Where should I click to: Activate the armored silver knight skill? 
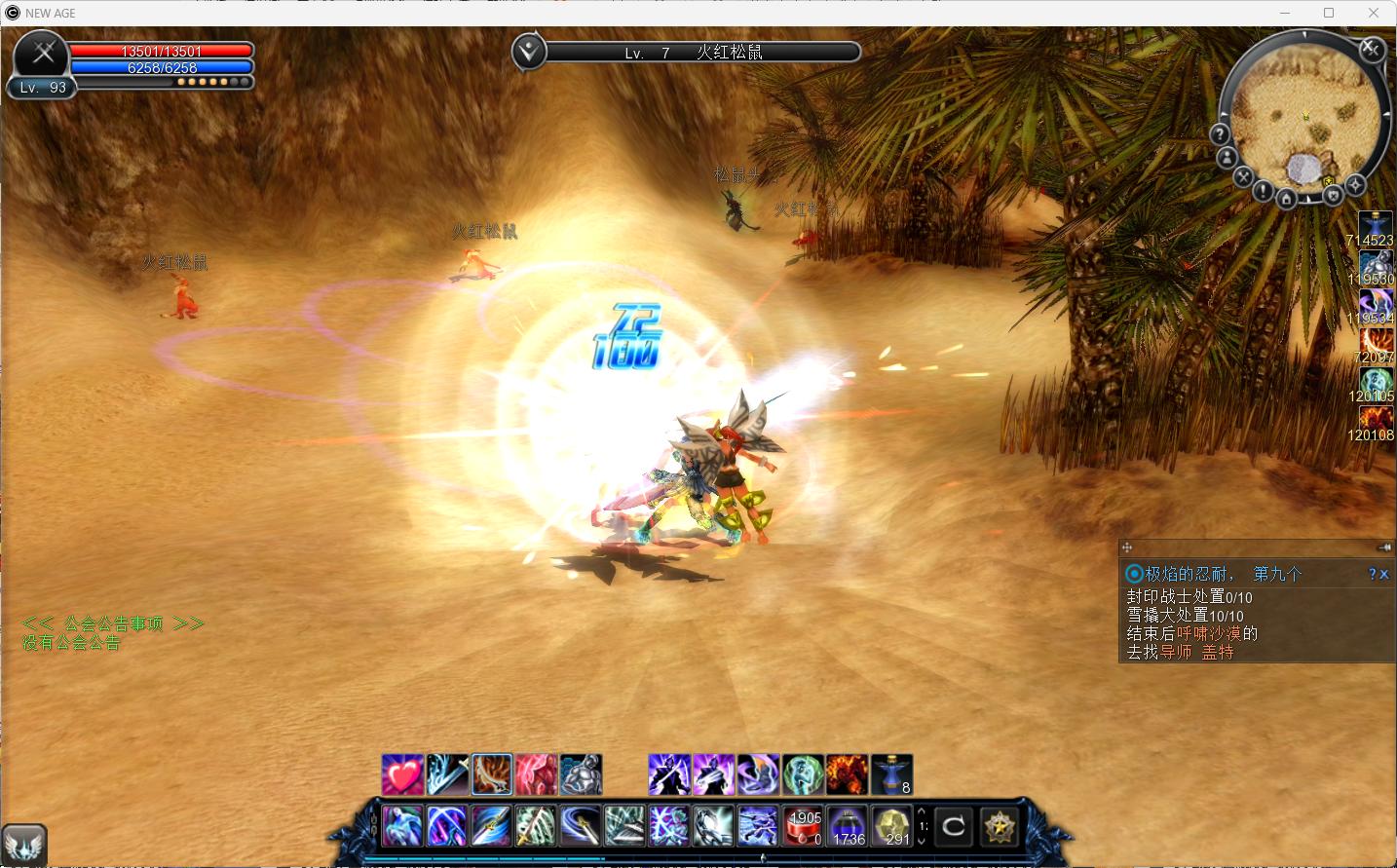coord(582,774)
